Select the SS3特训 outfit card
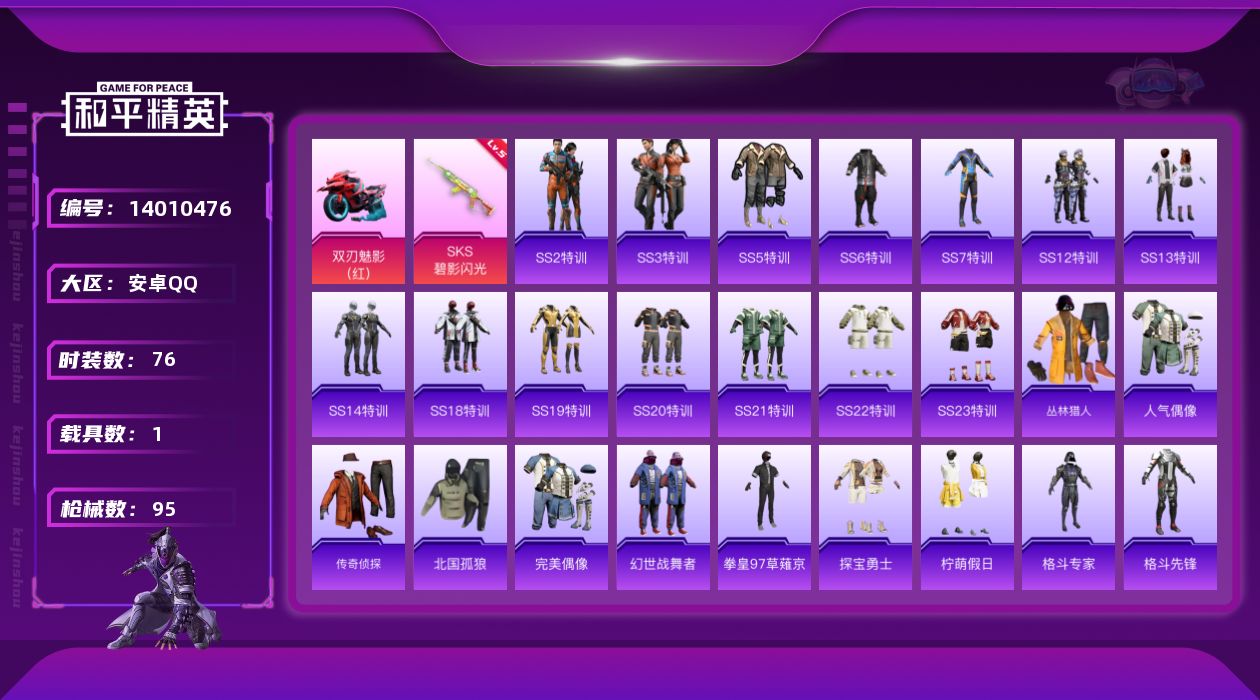The width and height of the screenshot is (1260, 700). [x=663, y=211]
